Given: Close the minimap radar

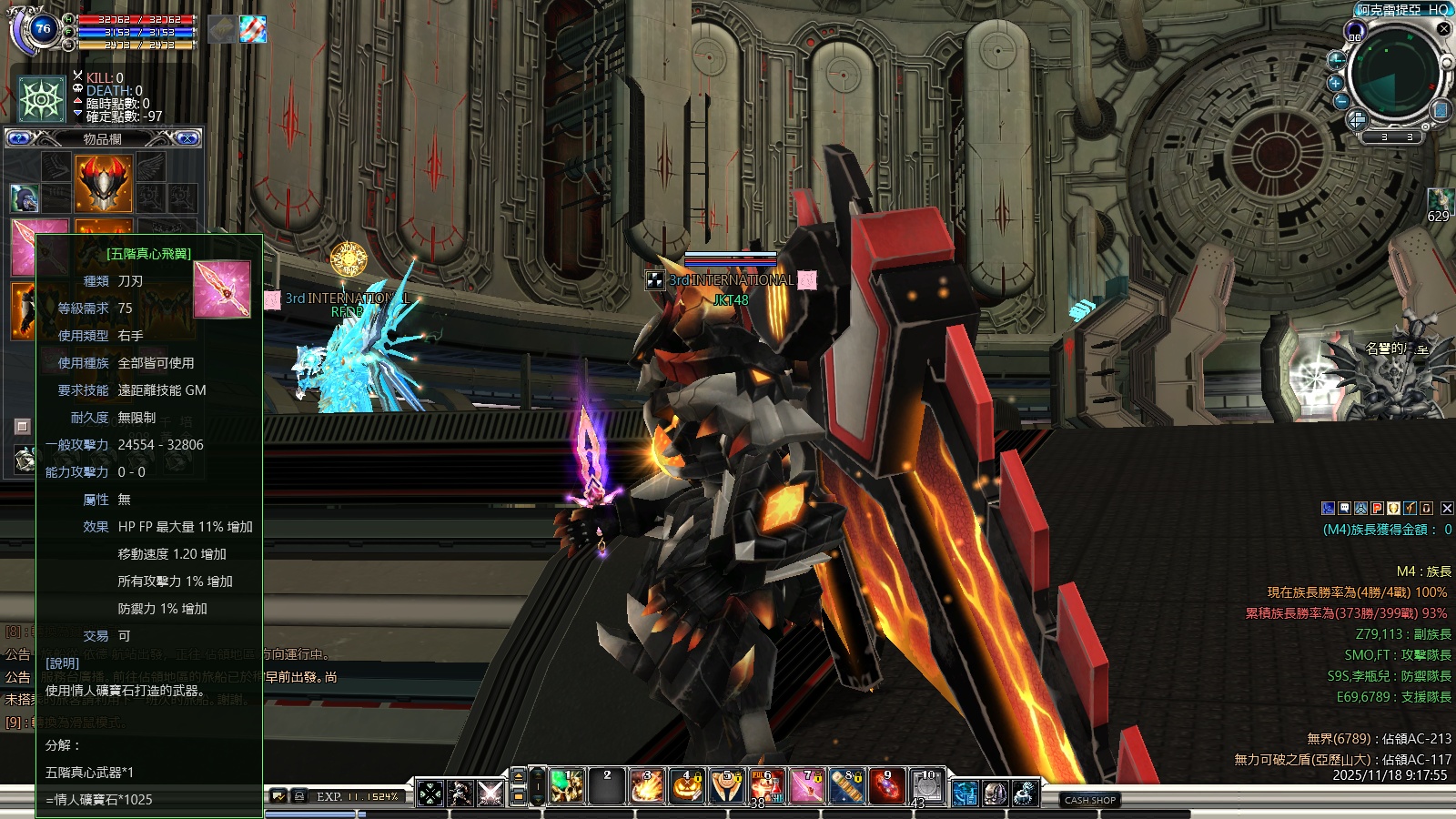Looking at the screenshot, I should pos(1443,29).
